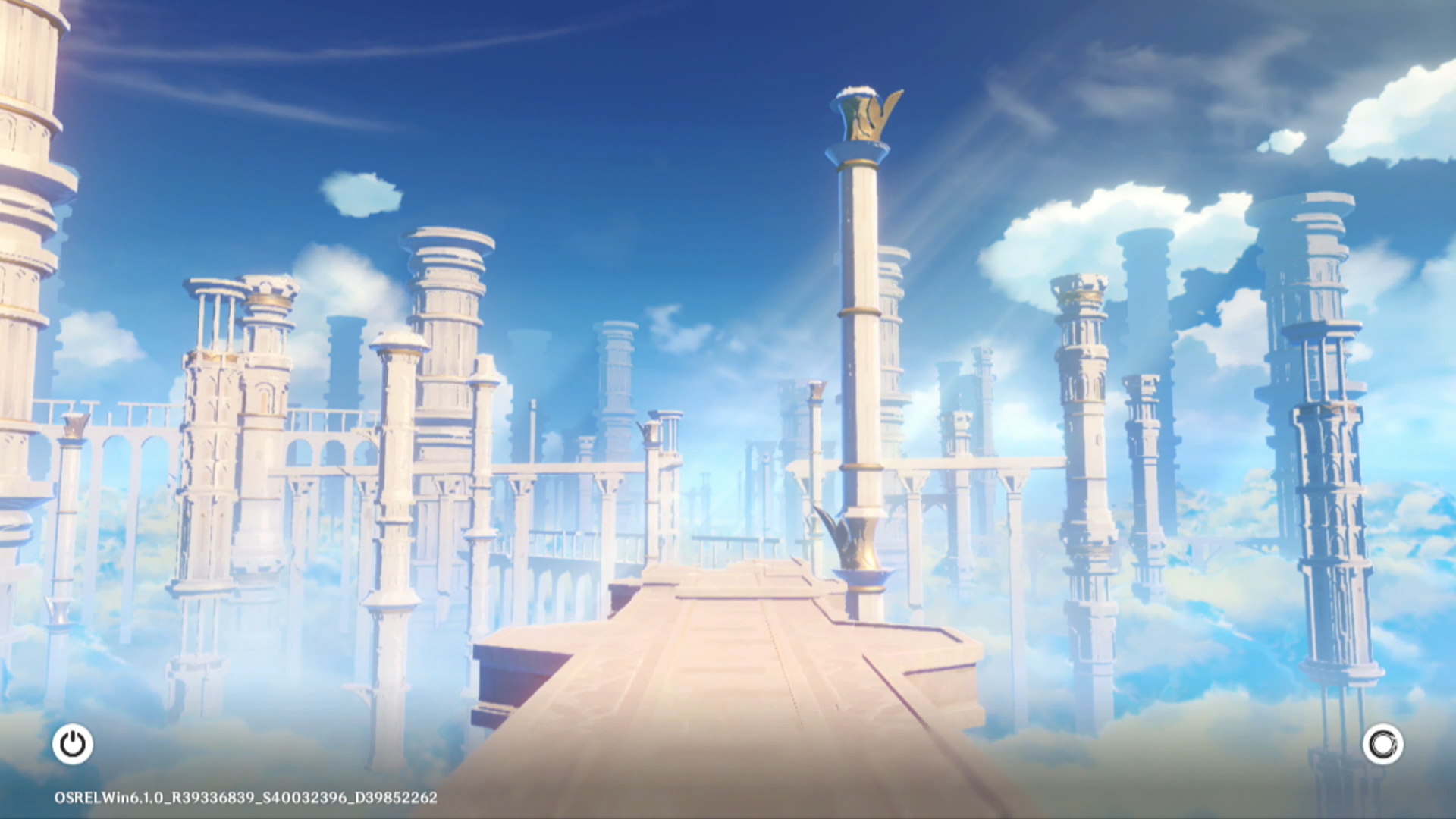Image resolution: width=1456 pixels, height=819 pixels.
Task: Click the power exit button
Action: tap(73, 744)
